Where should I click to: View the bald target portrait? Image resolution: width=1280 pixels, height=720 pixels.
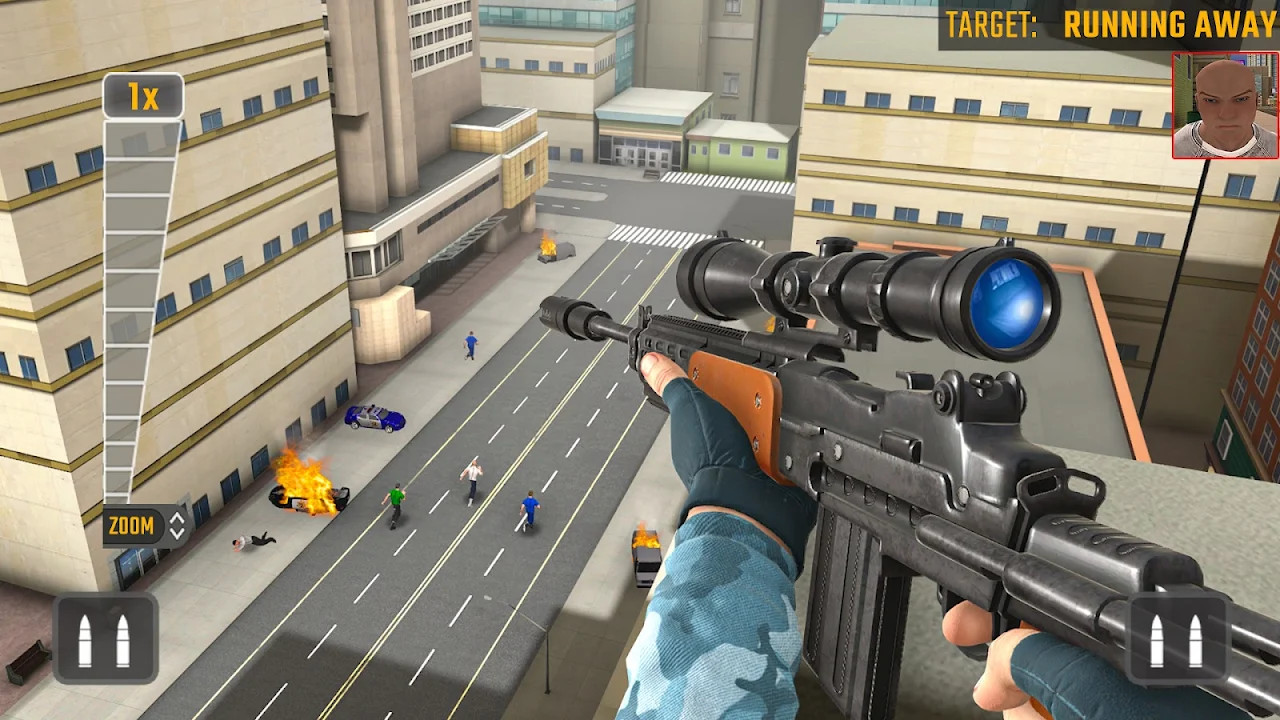coord(1225,106)
